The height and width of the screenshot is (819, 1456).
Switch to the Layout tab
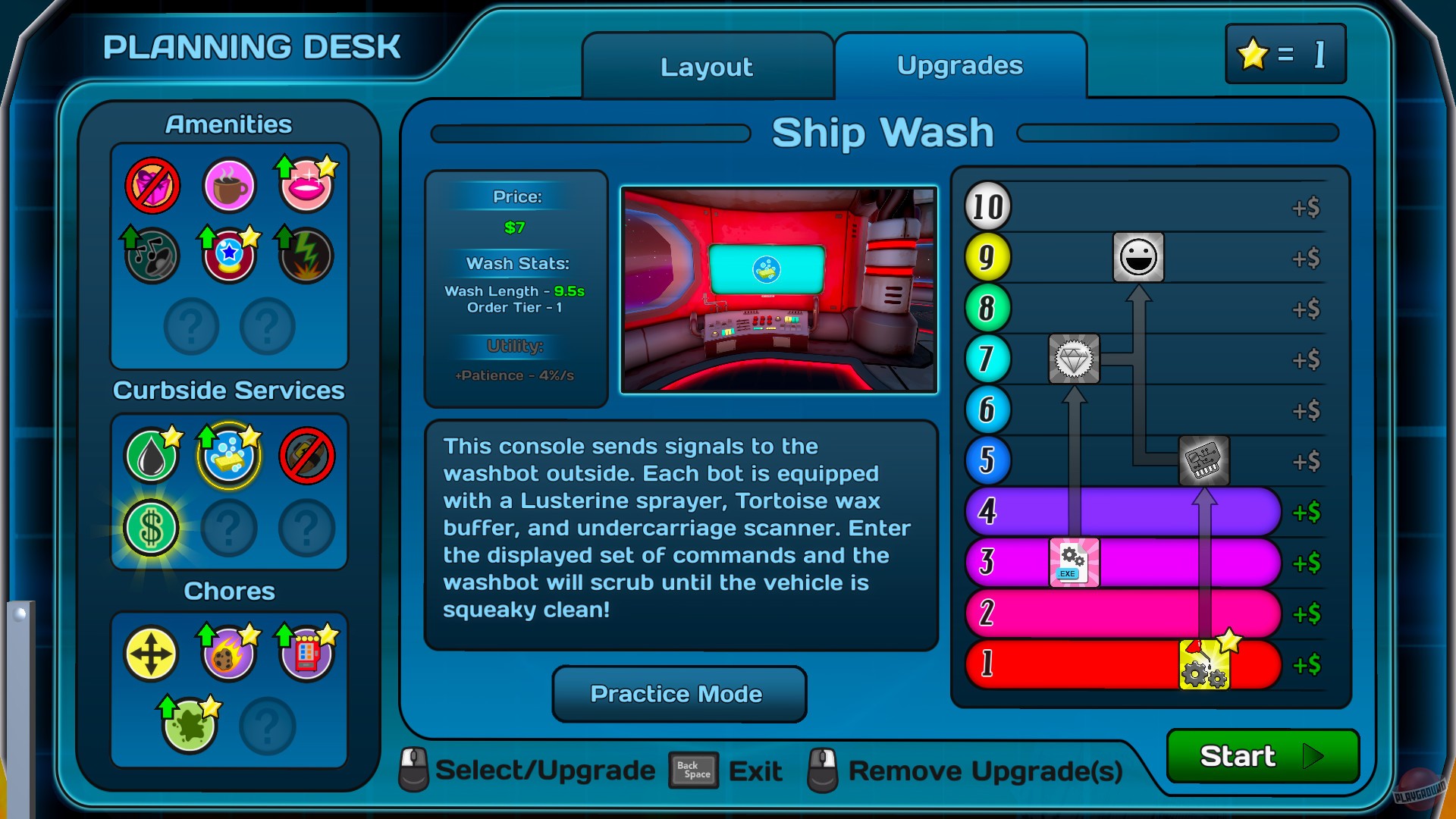pyautogui.click(x=705, y=67)
